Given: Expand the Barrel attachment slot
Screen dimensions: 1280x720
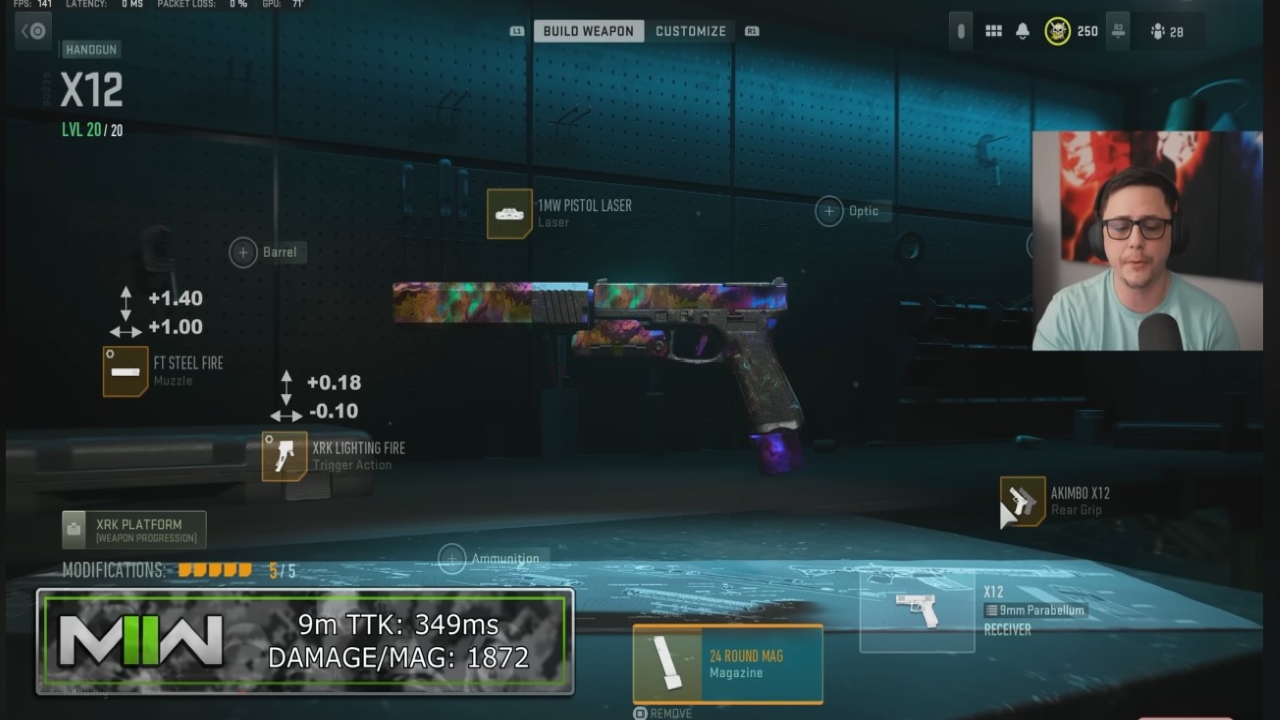Looking at the screenshot, I should [x=242, y=252].
